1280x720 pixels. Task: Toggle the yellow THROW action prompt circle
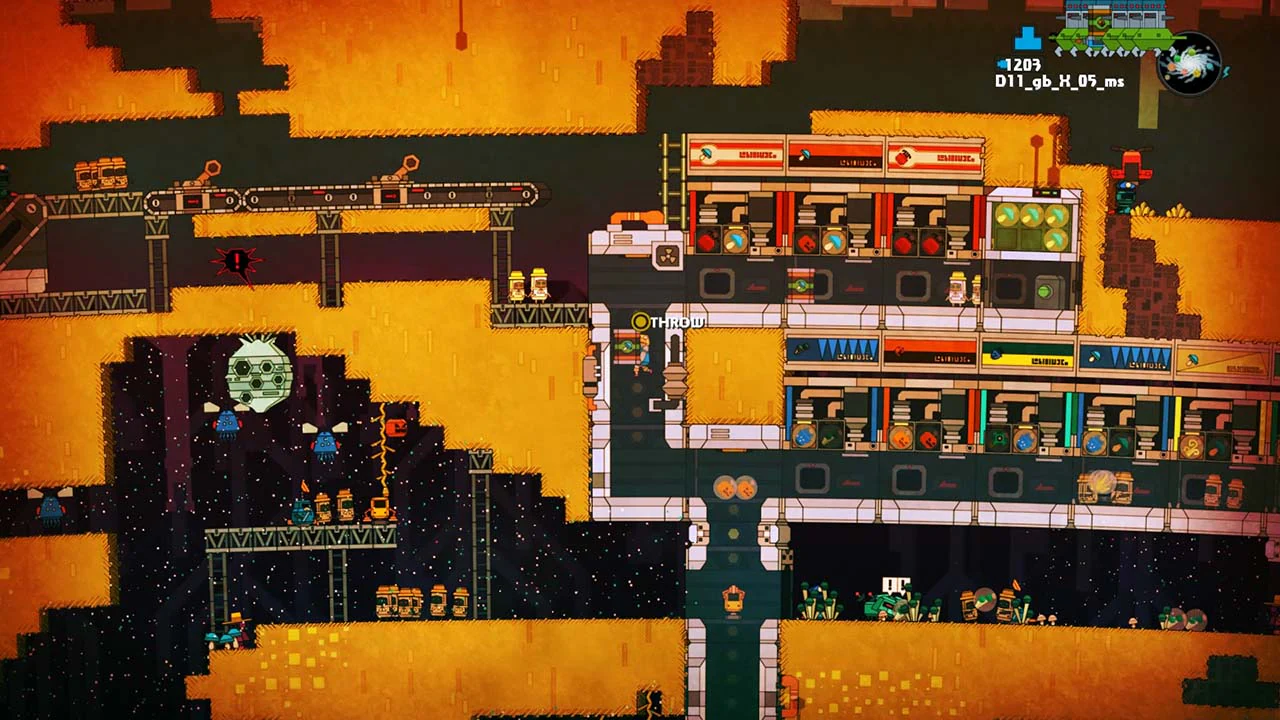click(641, 322)
